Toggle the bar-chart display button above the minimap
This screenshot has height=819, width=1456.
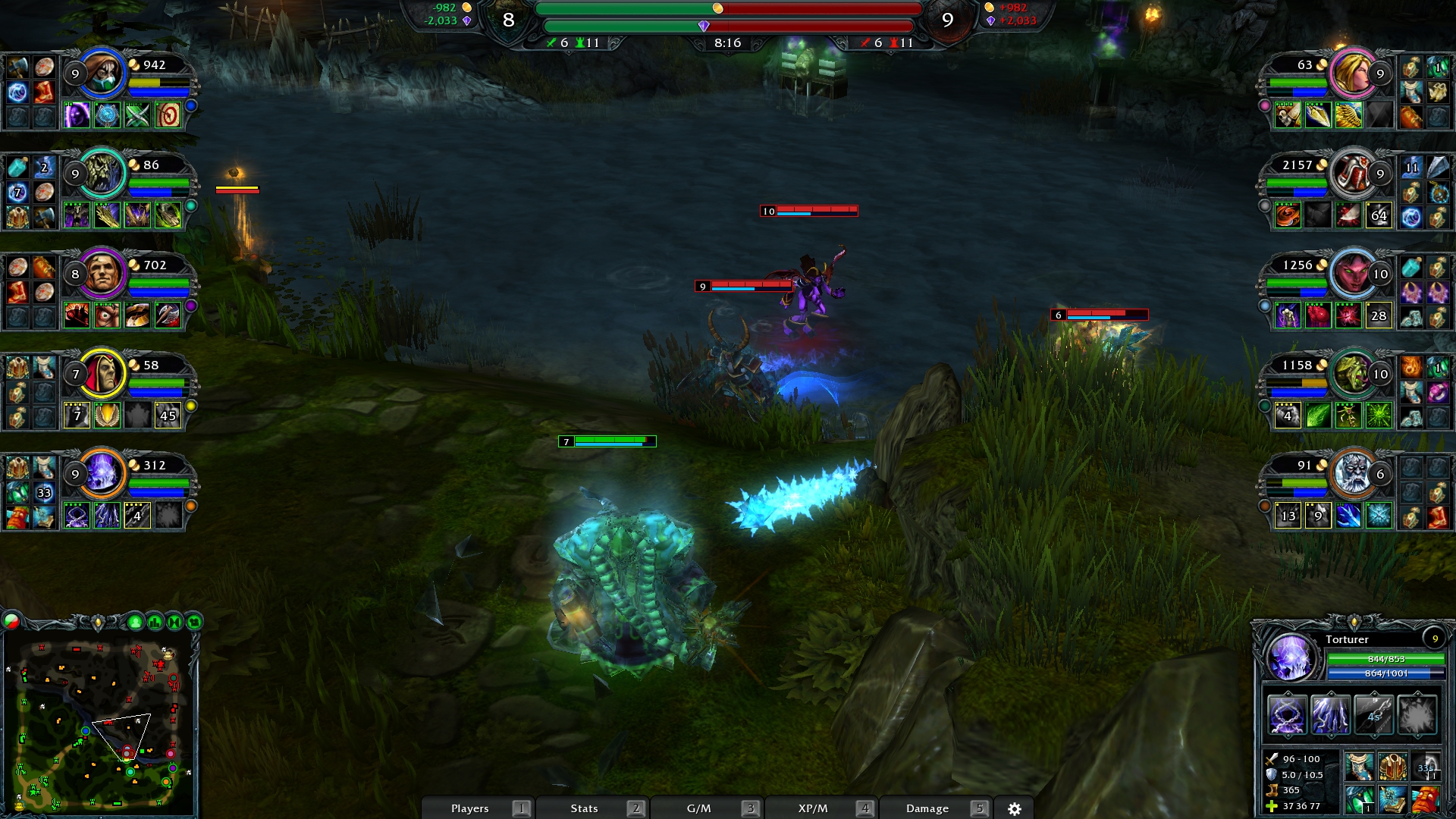tap(155, 622)
